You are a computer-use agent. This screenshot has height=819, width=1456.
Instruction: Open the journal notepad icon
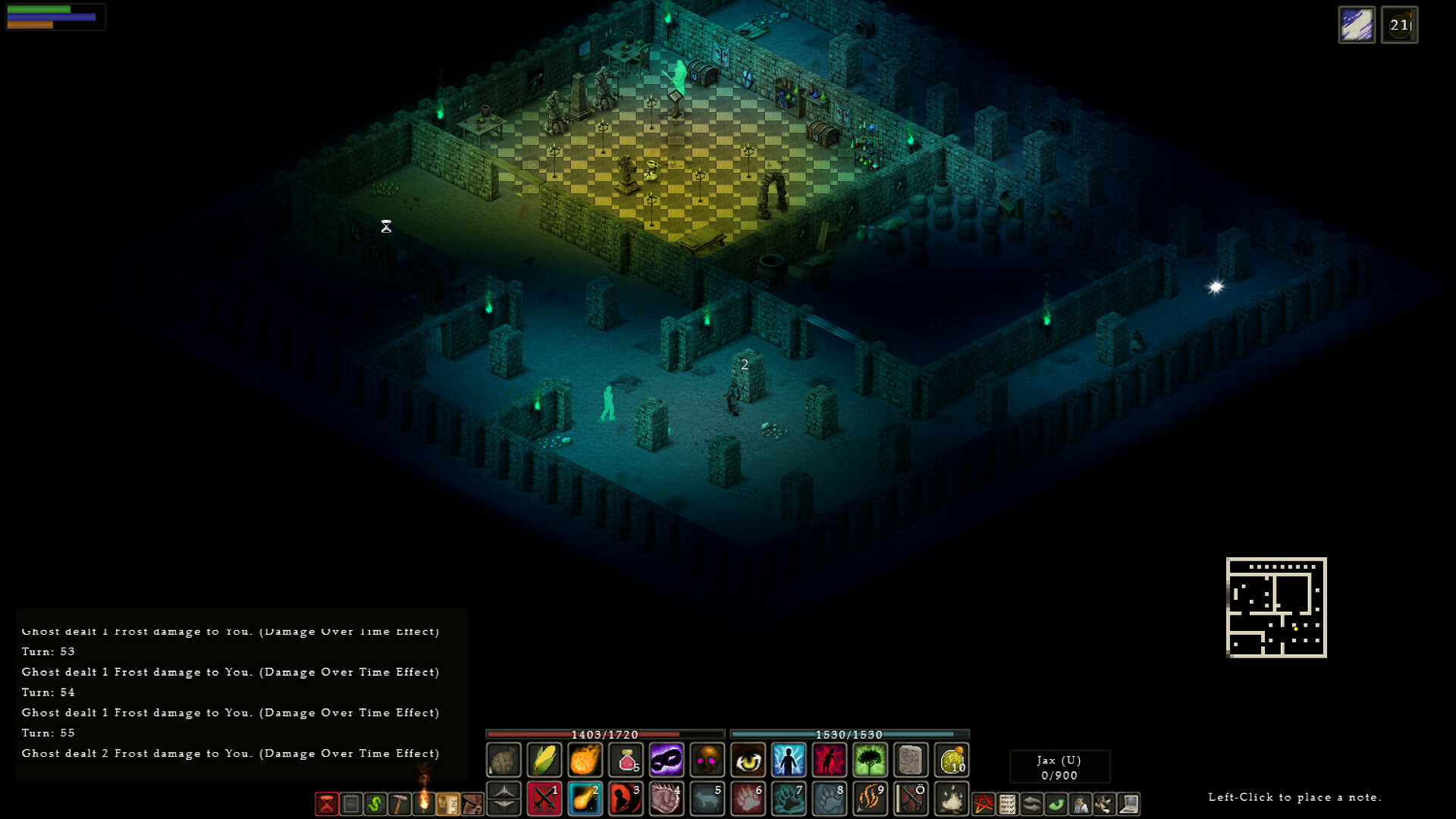click(351, 804)
